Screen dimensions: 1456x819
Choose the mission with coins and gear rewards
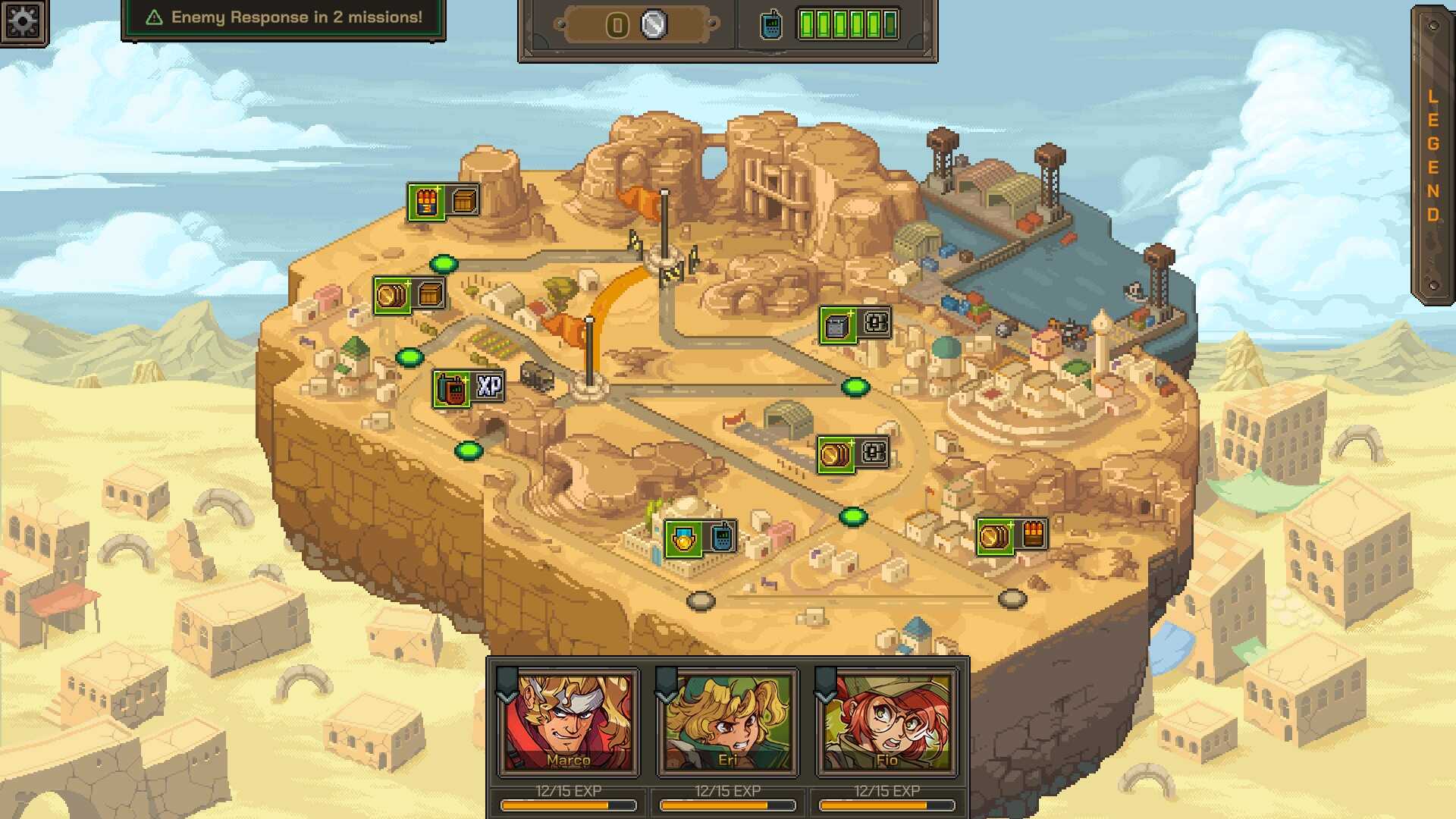pos(853,454)
